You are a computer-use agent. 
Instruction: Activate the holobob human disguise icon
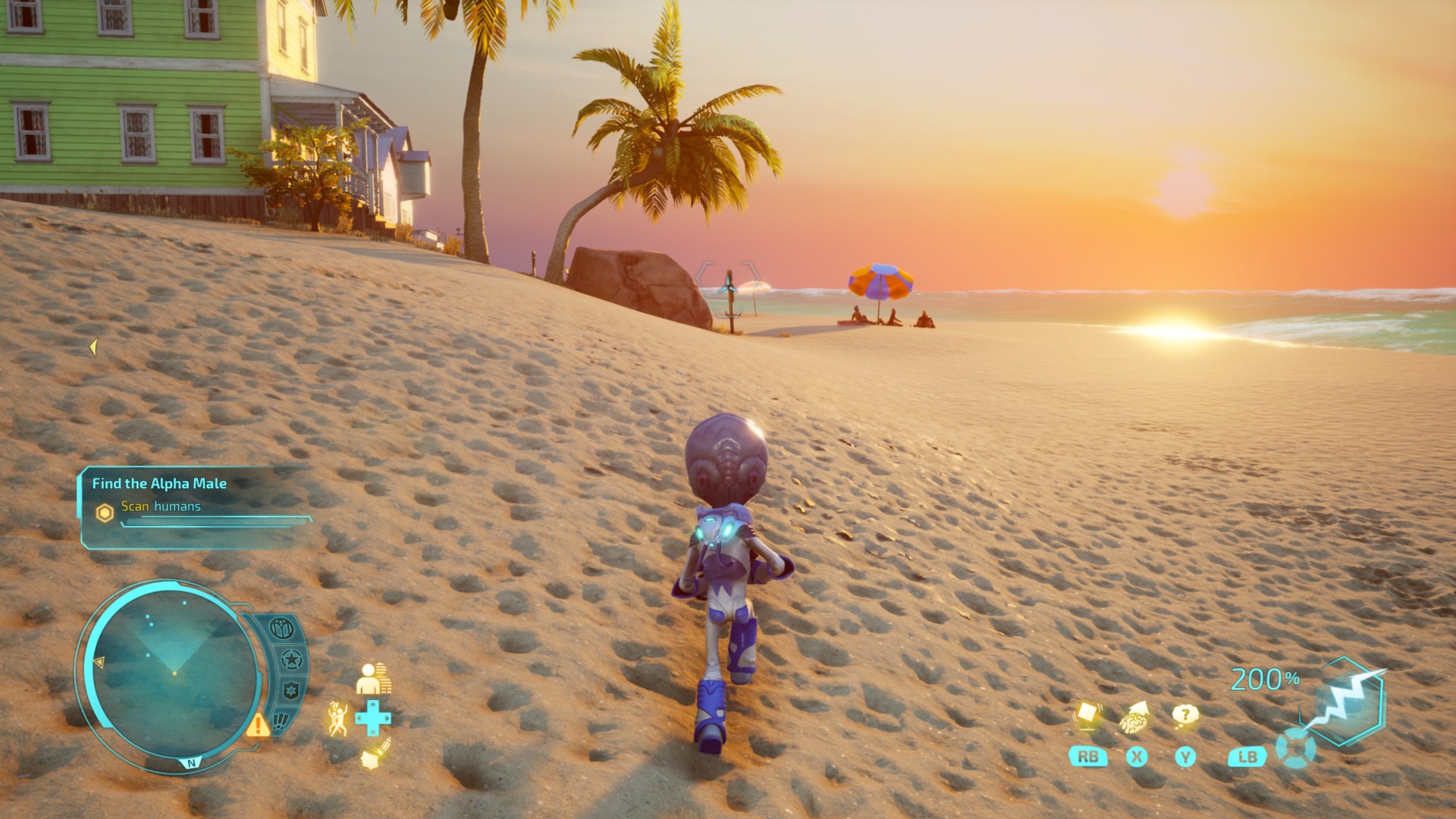pos(372,678)
